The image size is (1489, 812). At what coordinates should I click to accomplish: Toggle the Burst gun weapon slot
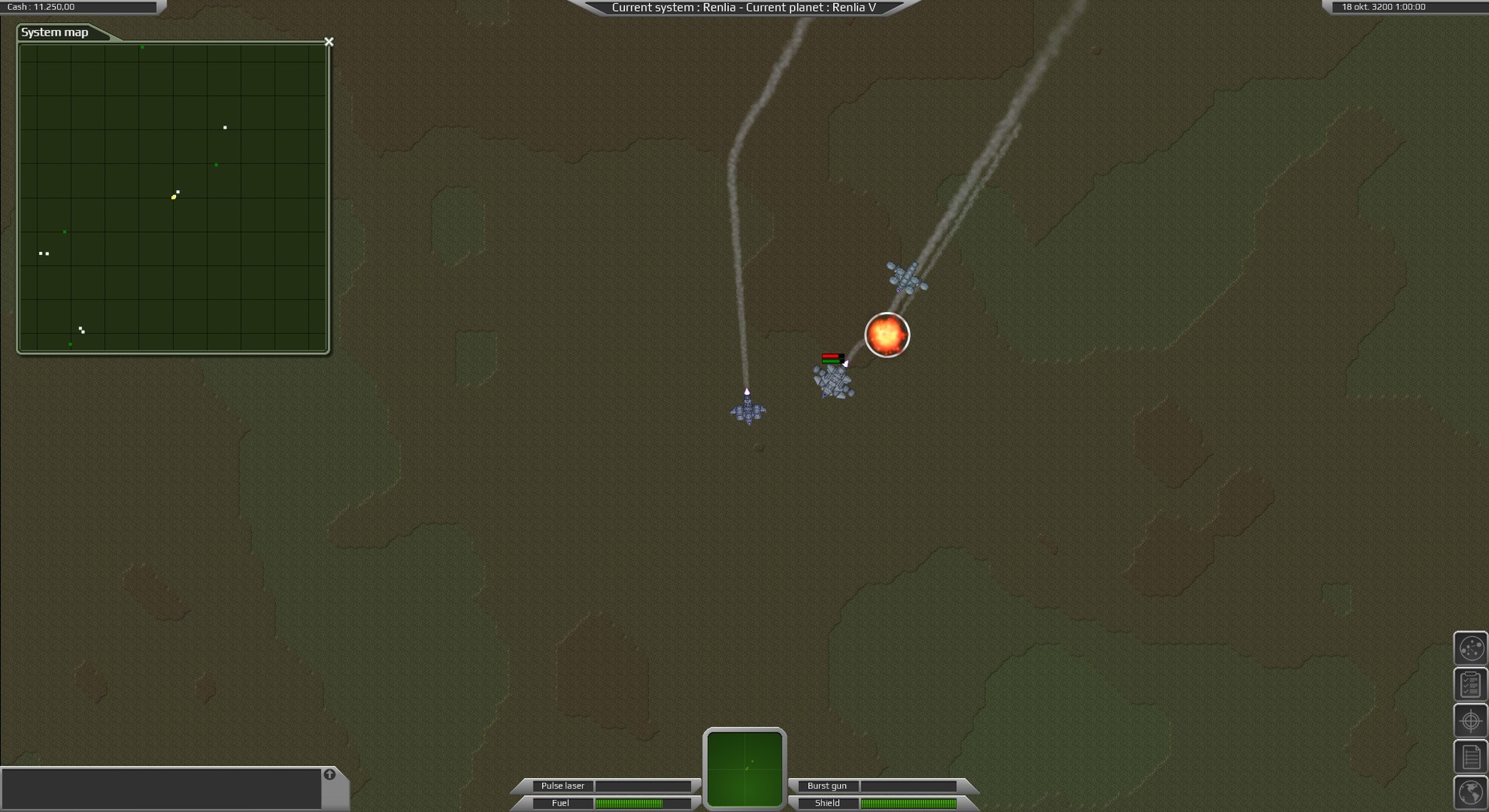[x=827, y=786]
